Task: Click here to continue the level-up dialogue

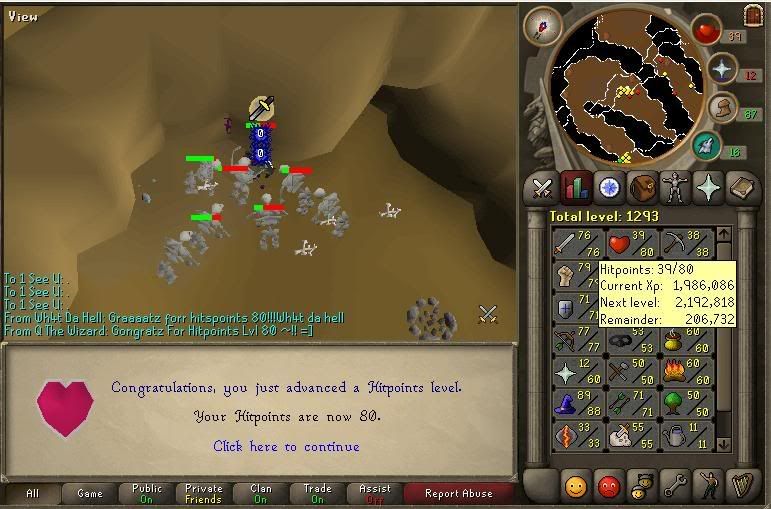Action: click(286, 446)
